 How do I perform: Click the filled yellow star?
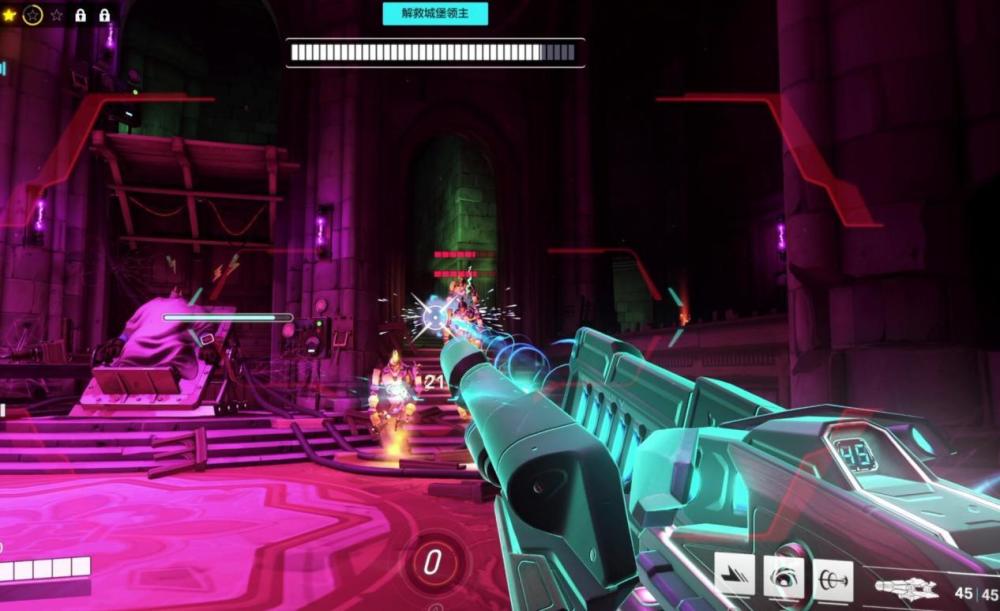point(9,15)
